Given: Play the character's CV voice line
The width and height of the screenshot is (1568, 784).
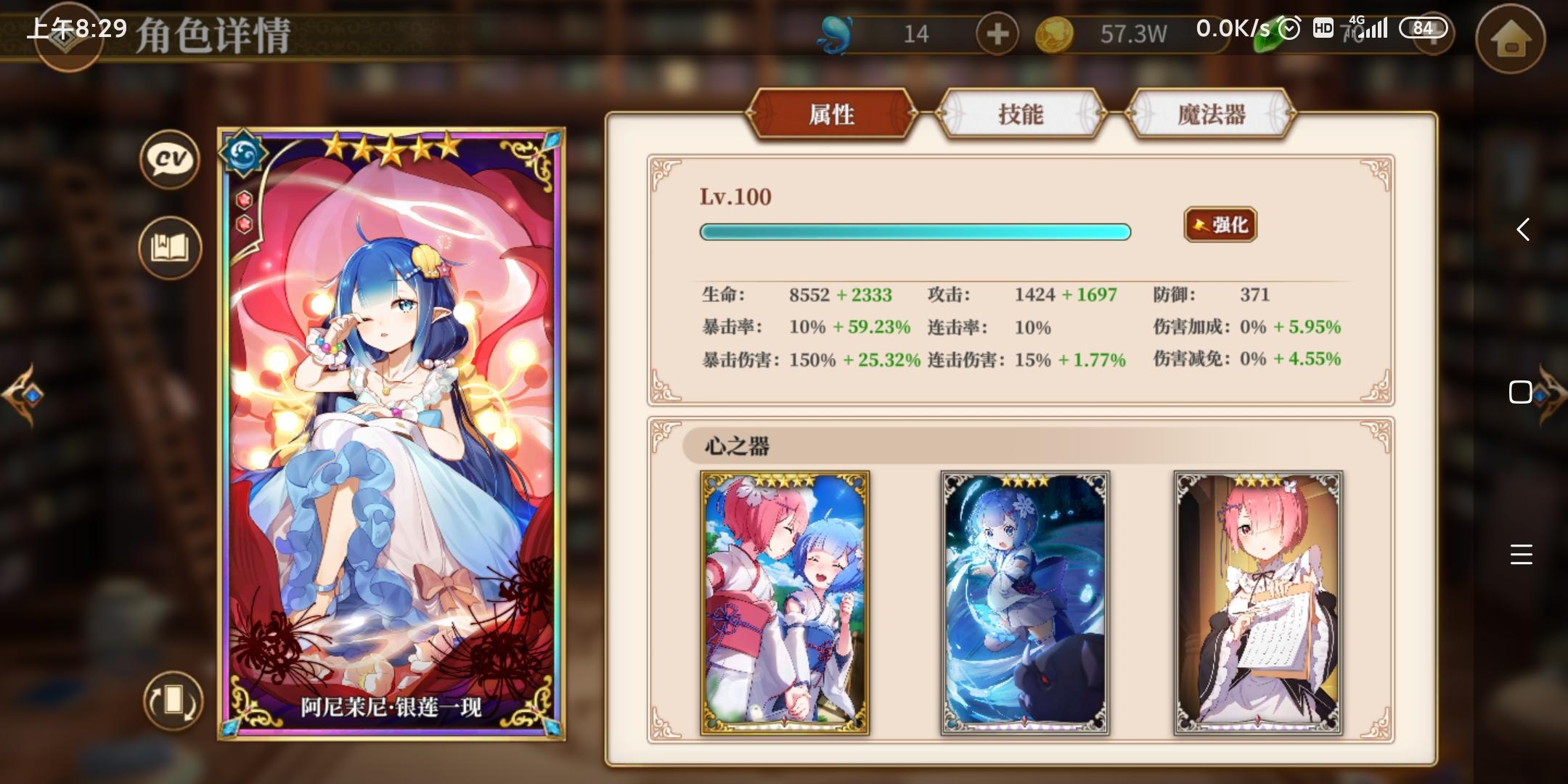Looking at the screenshot, I should 169,161.
